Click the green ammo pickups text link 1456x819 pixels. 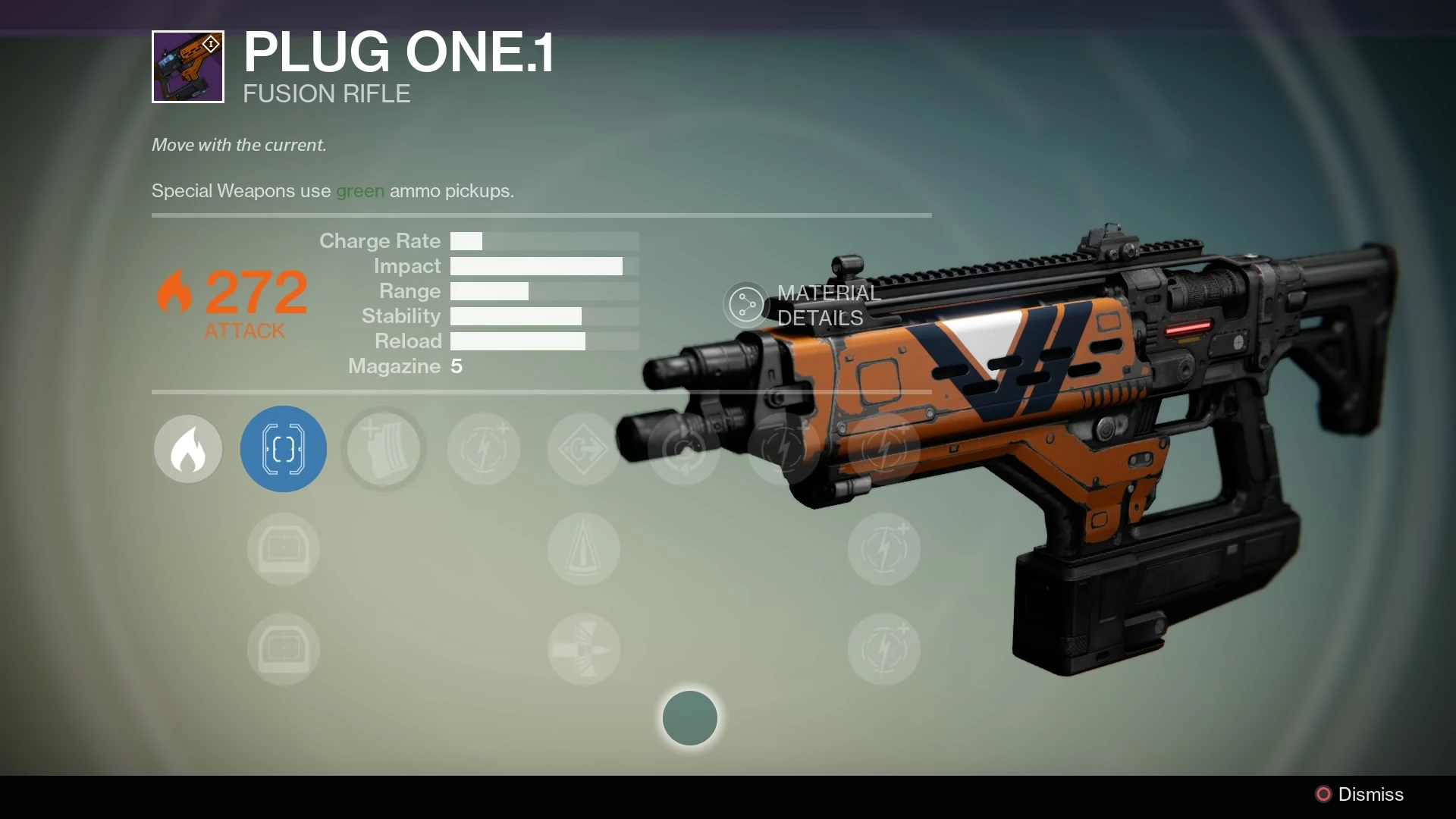(x=359, y=191)
